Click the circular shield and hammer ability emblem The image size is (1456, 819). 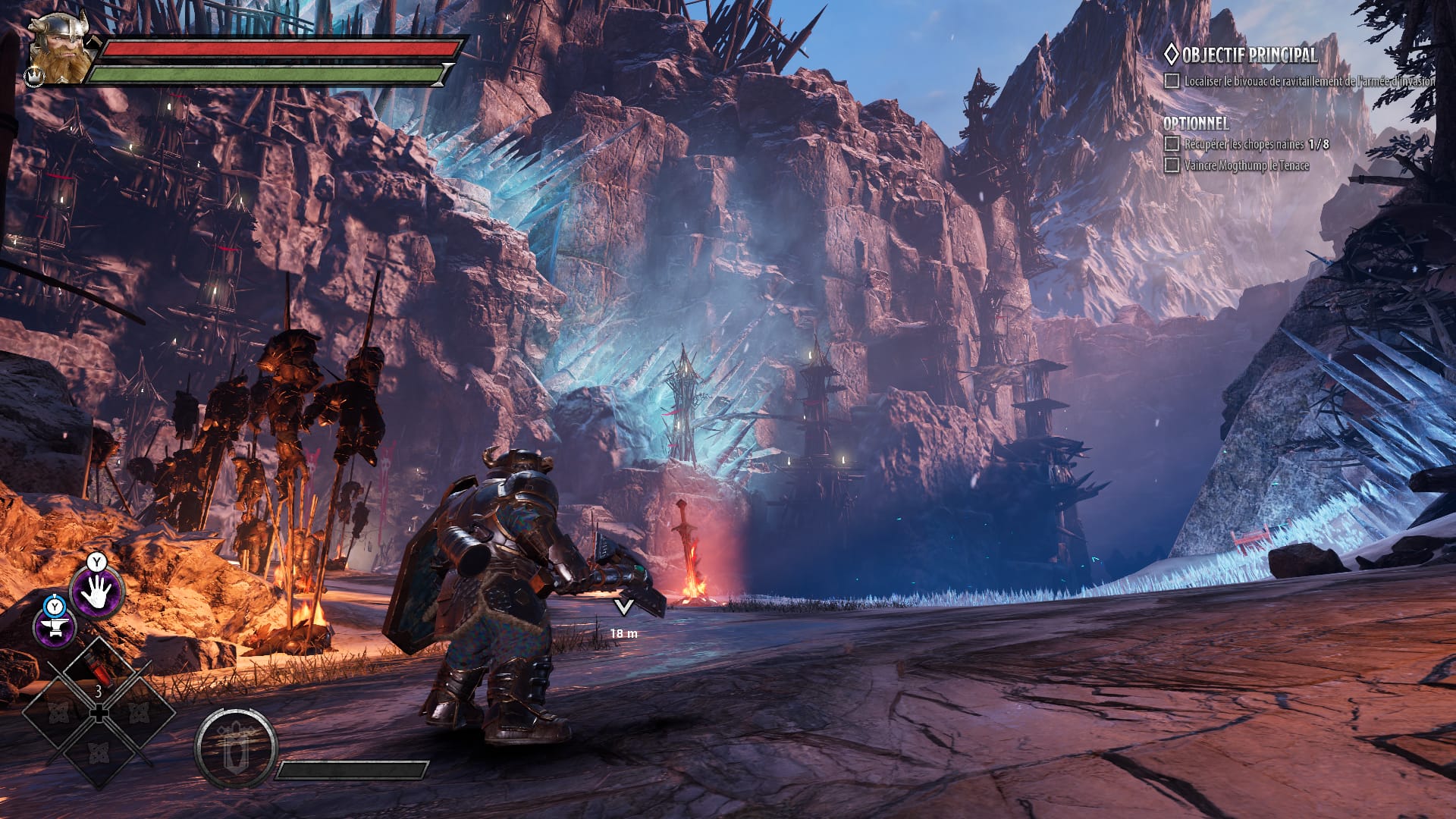pos(235,747)
